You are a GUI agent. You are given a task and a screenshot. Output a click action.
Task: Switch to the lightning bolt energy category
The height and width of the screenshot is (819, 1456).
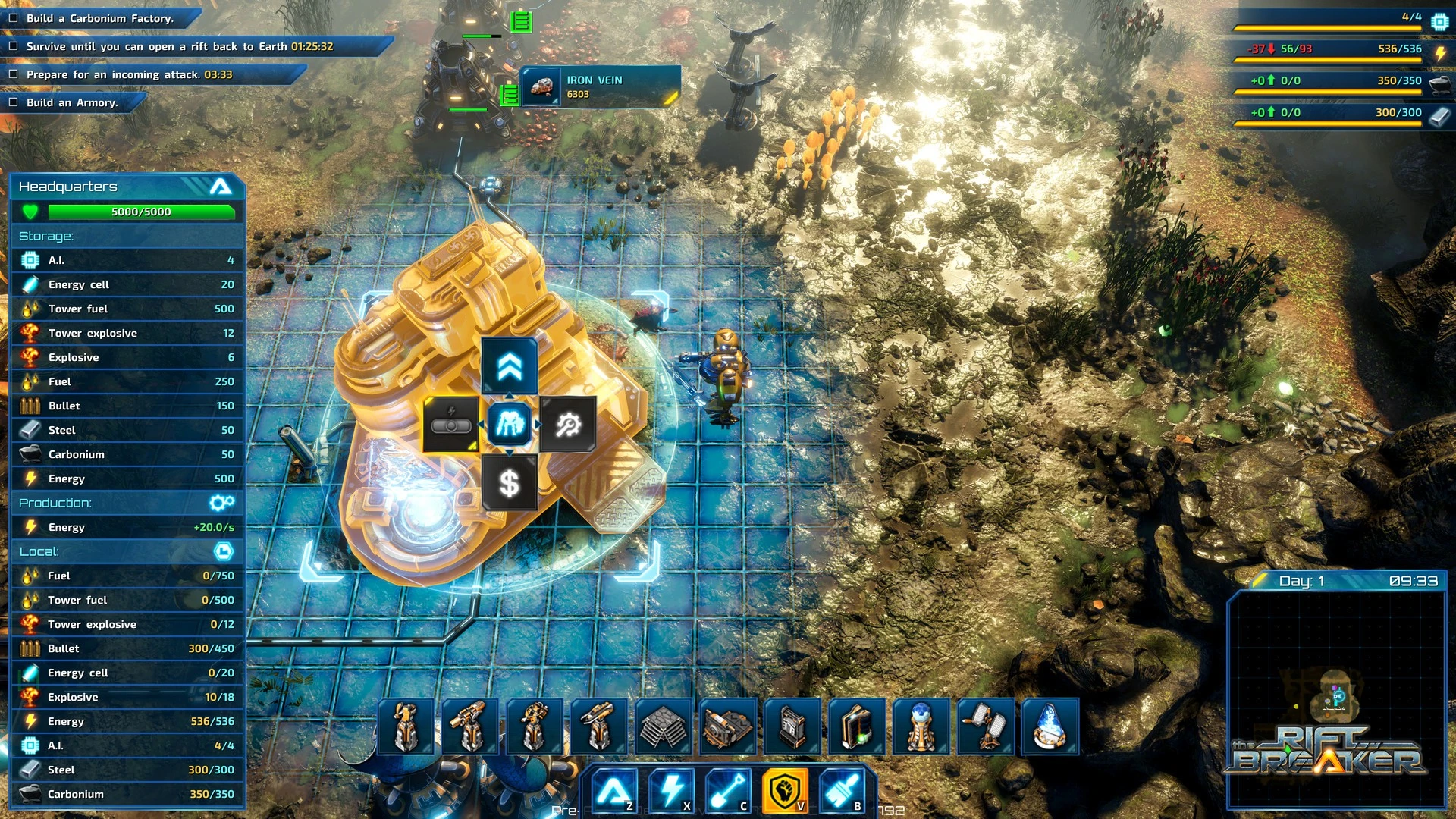click(x=670, y=791)
